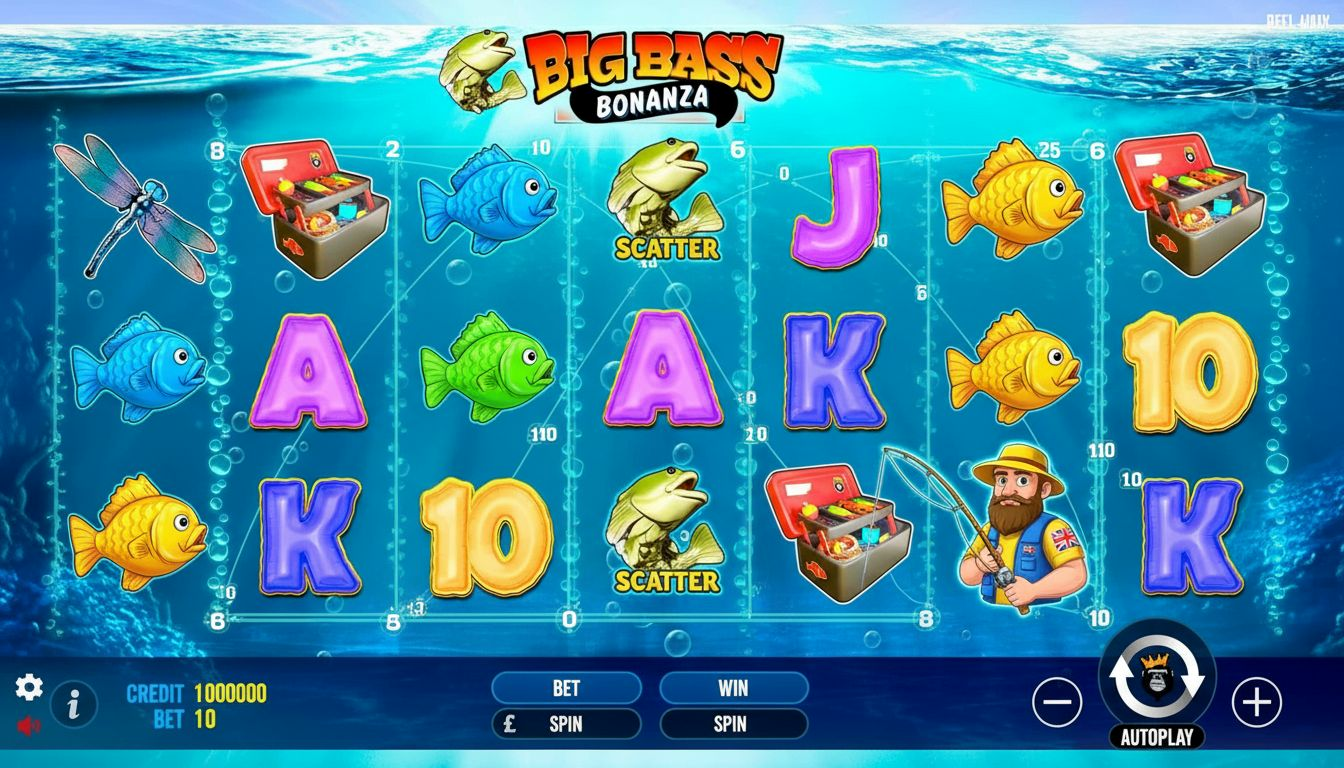Select the SPIN field with pound sign
Screen dimensions: 1344x768
[566, 724]
